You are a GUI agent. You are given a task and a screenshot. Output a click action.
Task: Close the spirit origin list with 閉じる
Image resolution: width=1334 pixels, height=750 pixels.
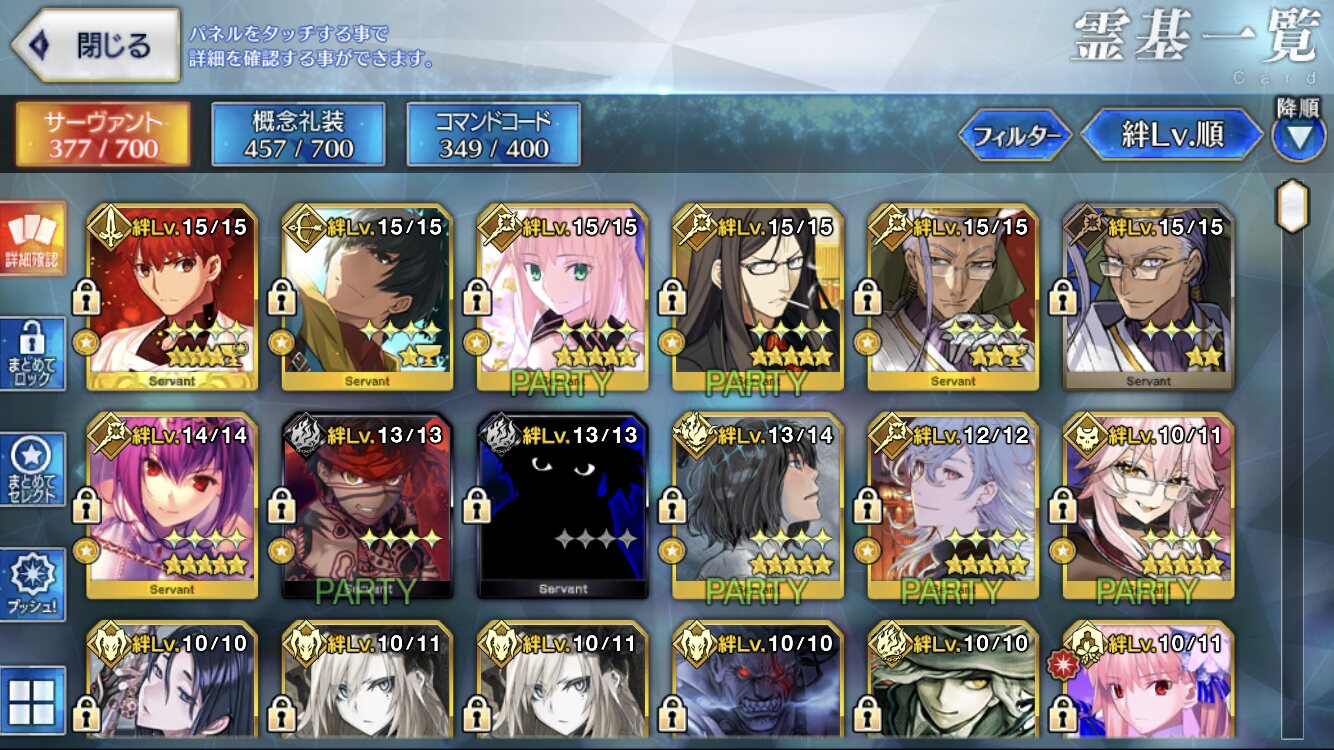click(x=95, y=45)
